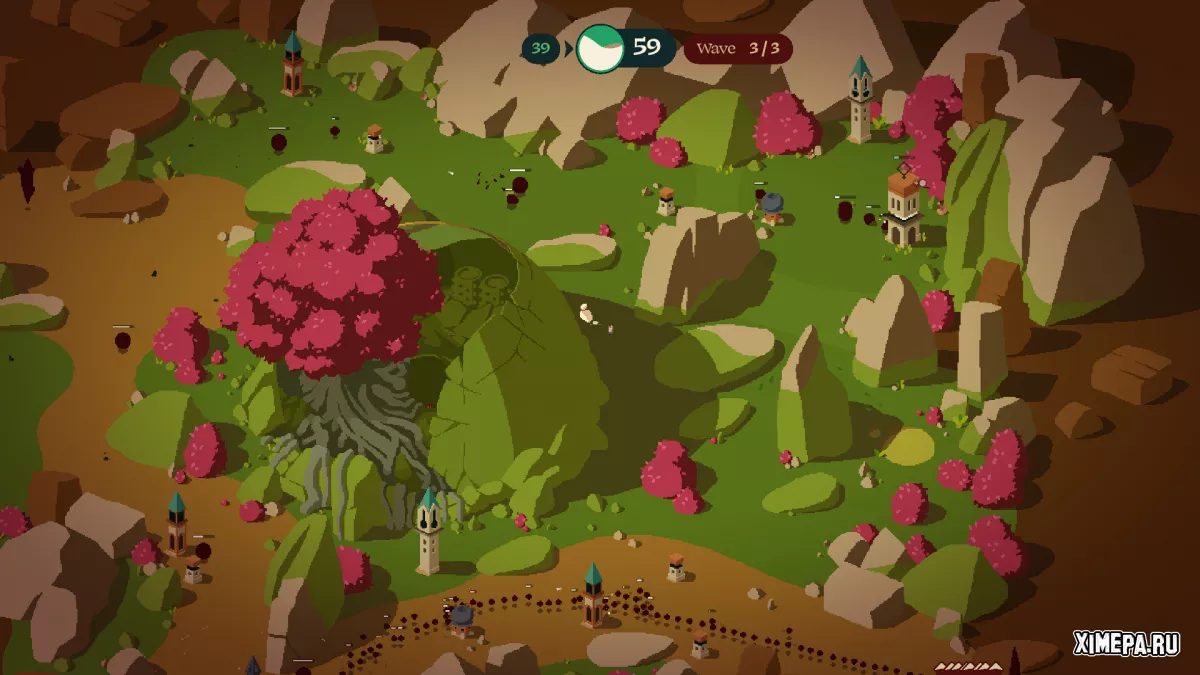Select the house tower with diamond marker

click(x=903, y=208)
